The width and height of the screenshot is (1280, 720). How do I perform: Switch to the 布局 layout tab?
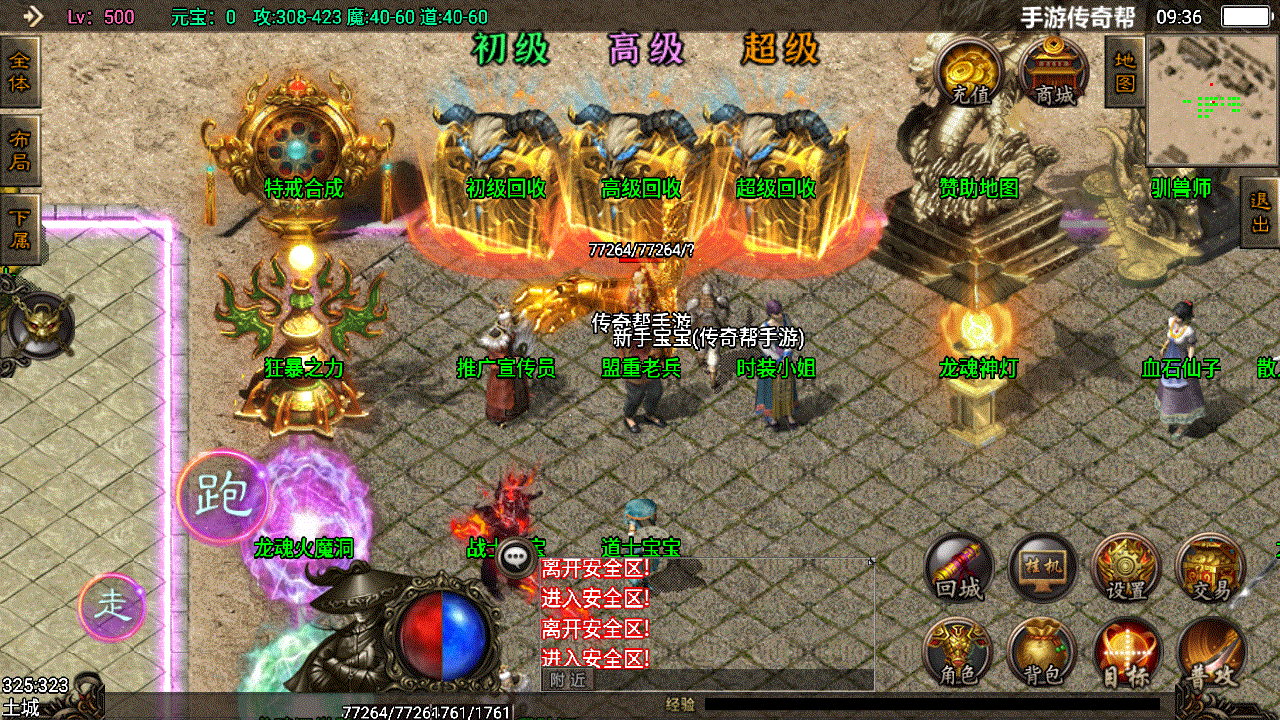tap(19, 150)
